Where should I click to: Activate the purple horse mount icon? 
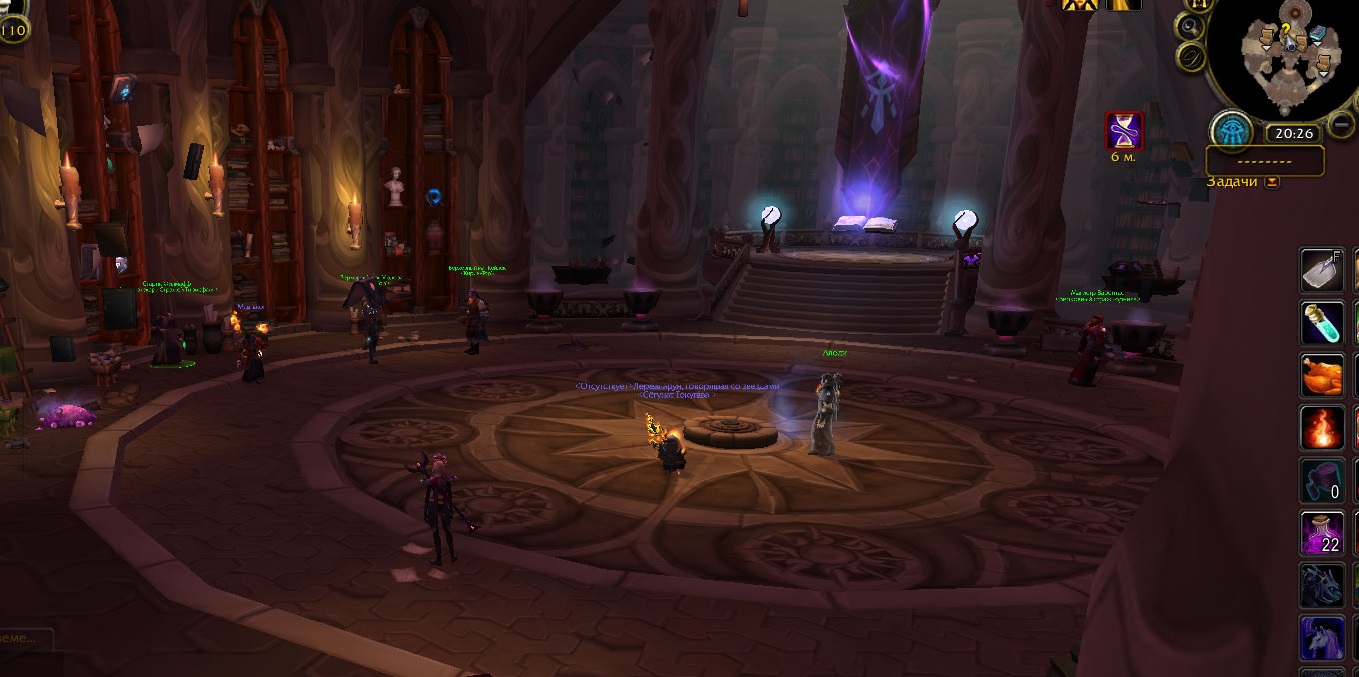point(1322,637)
